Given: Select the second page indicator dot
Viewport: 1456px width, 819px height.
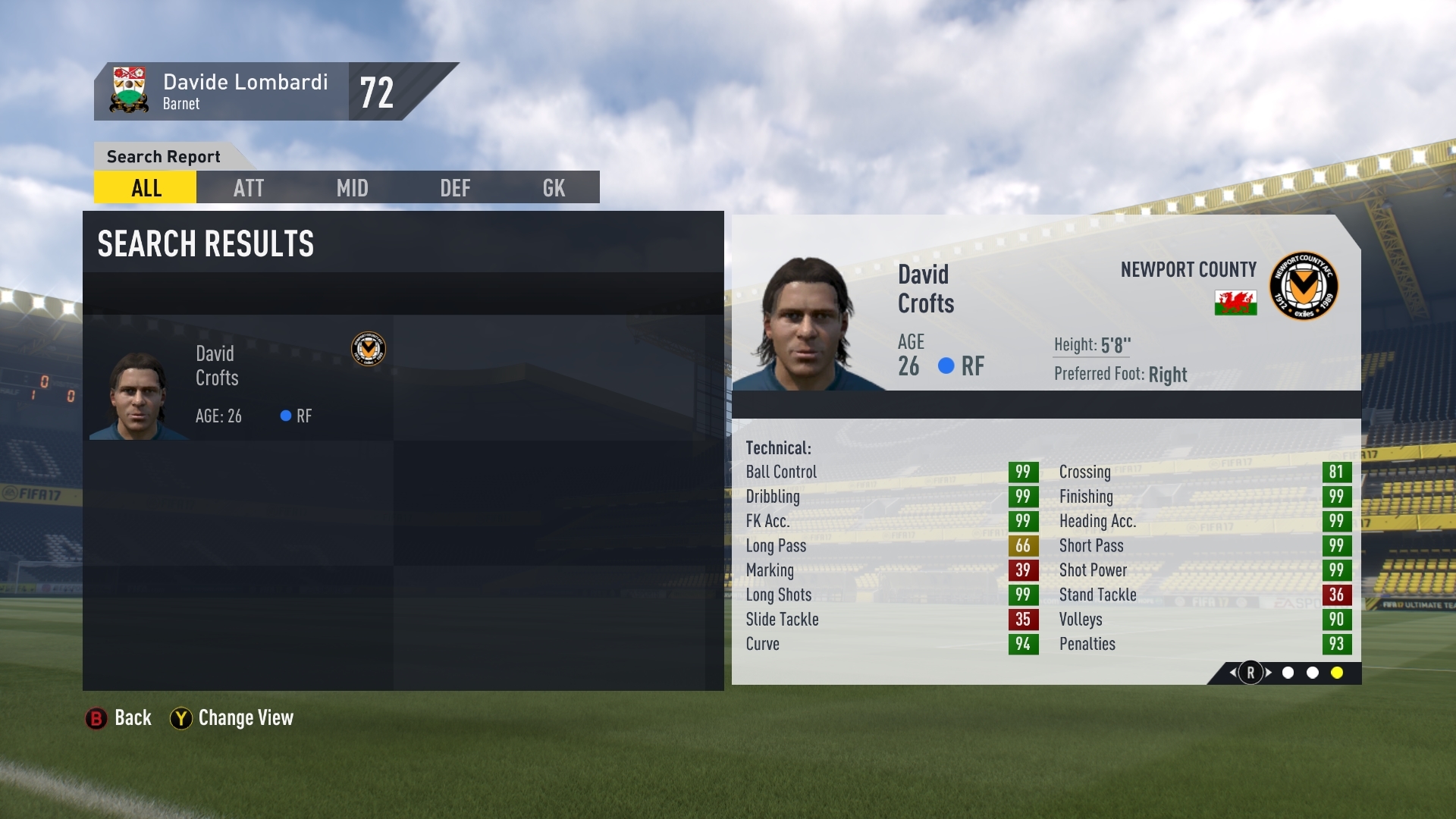Looking at the screenshot, I should (1312, 671).
